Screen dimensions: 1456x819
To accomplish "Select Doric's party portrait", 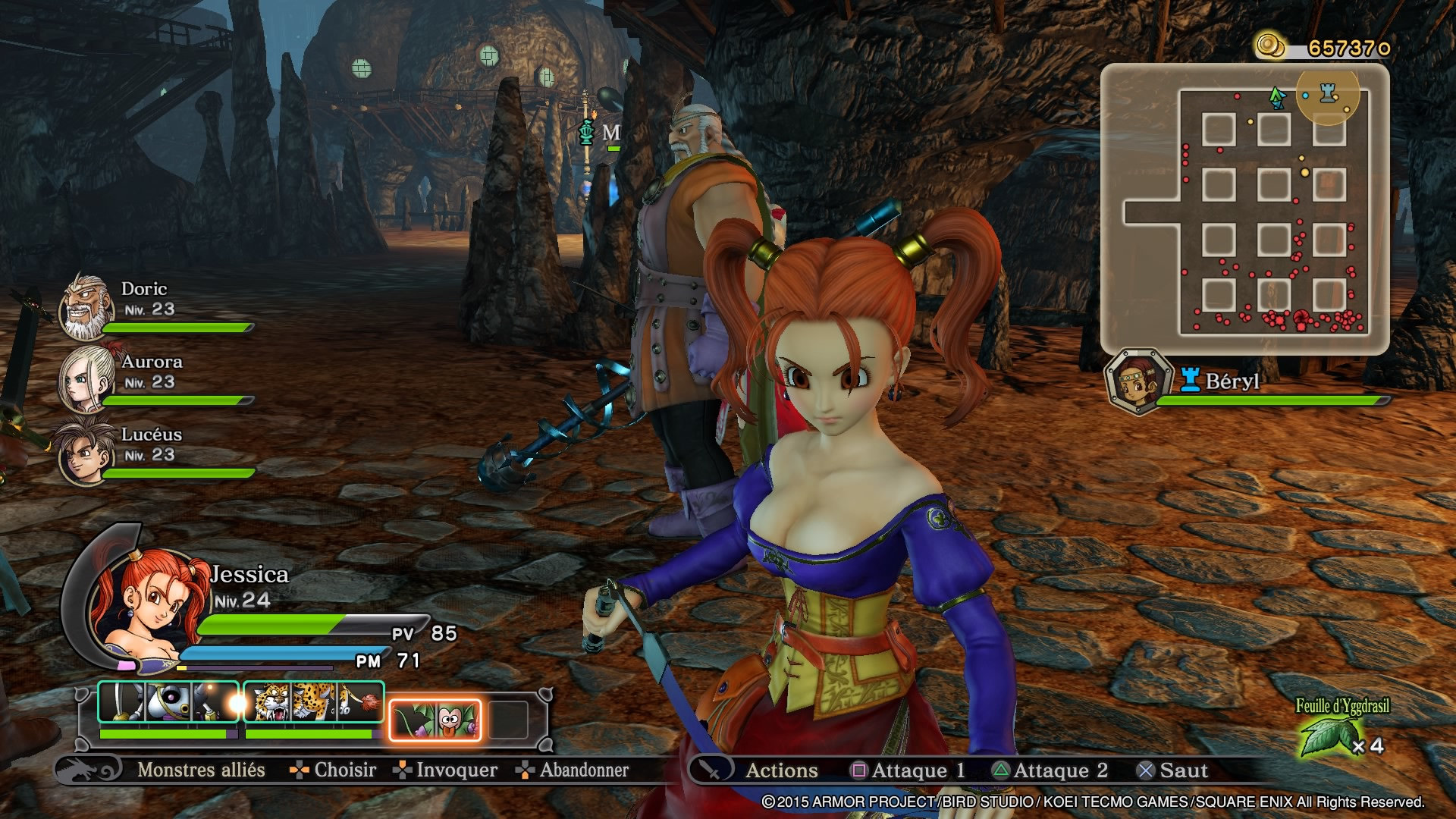I will pos(86,307).
